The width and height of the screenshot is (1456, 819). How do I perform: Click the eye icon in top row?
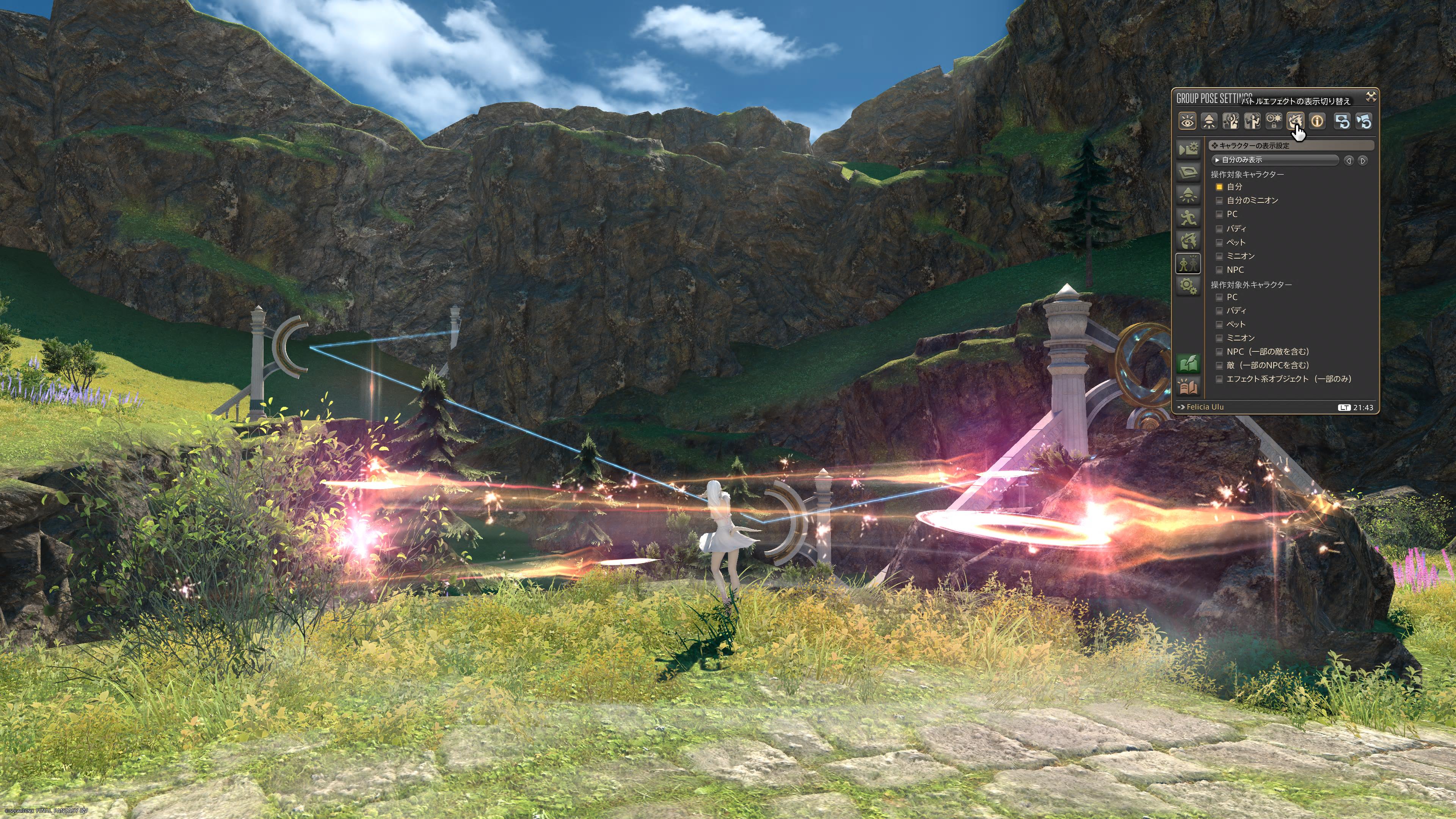[x=1187, y=121]
